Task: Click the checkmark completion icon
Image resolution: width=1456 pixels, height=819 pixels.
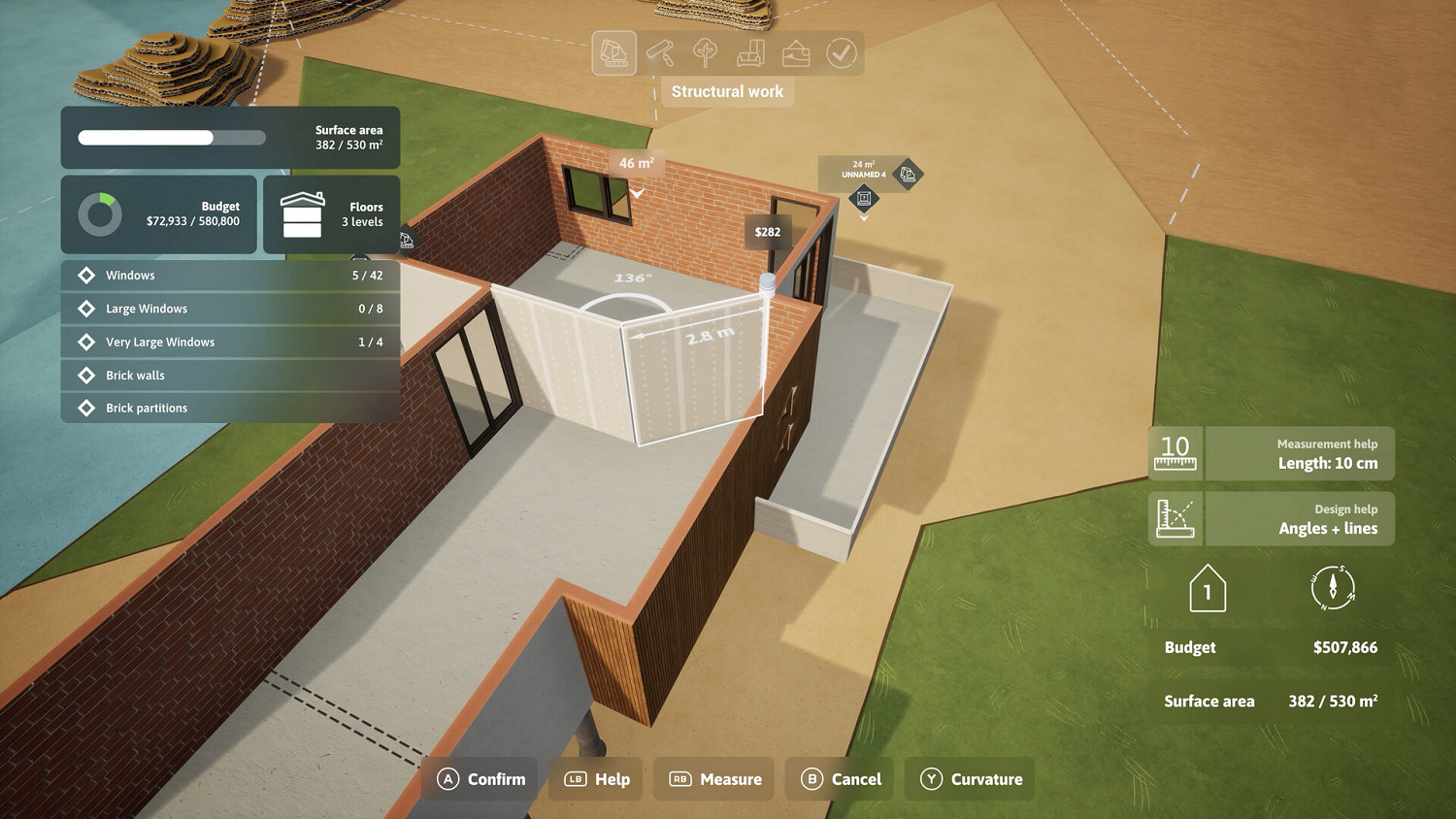Action: click(841, 52)
